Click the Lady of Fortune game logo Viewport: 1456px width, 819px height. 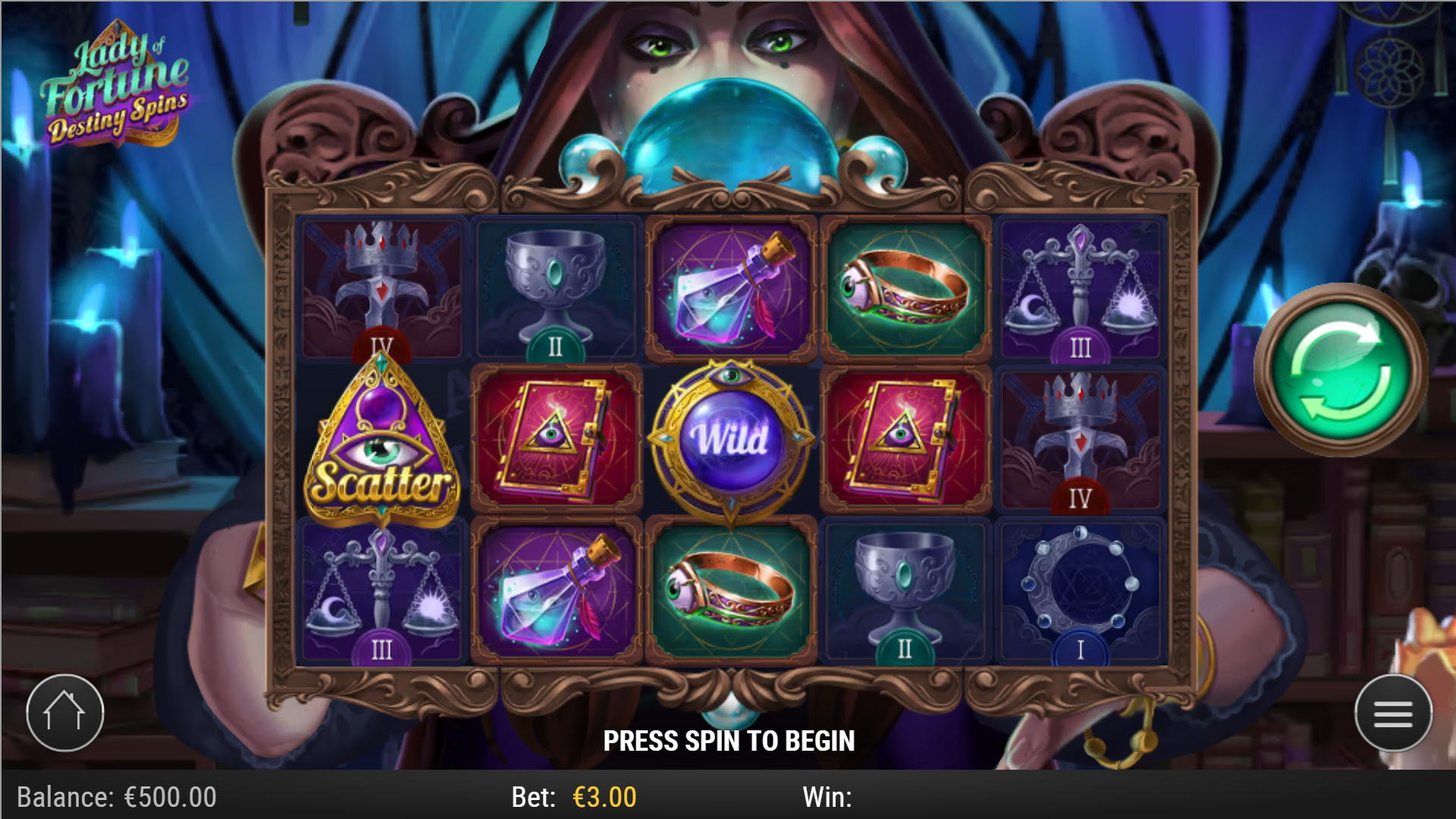(x=118, y=83)
